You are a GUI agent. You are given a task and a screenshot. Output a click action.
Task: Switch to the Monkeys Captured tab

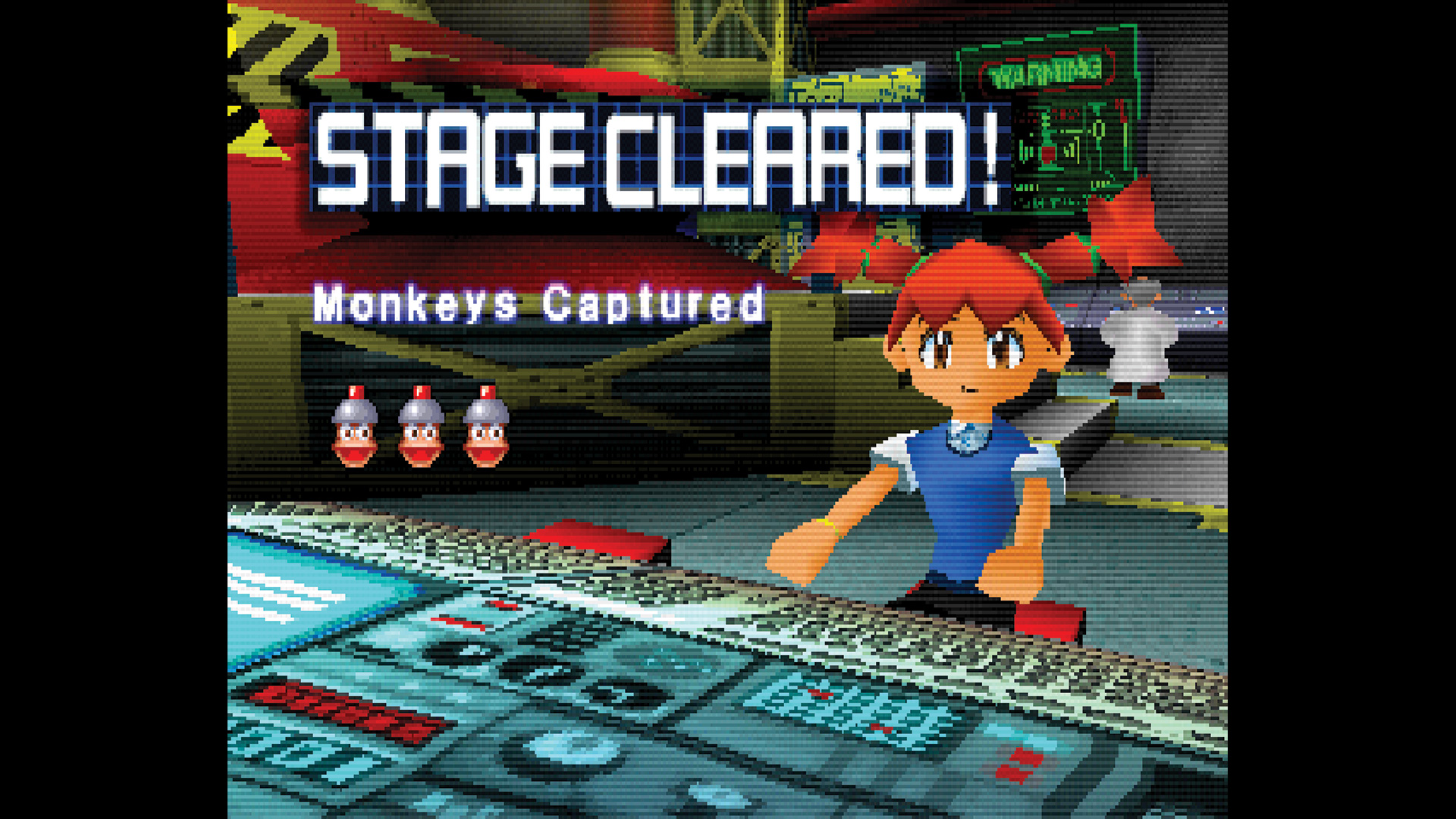click(538, 303)
